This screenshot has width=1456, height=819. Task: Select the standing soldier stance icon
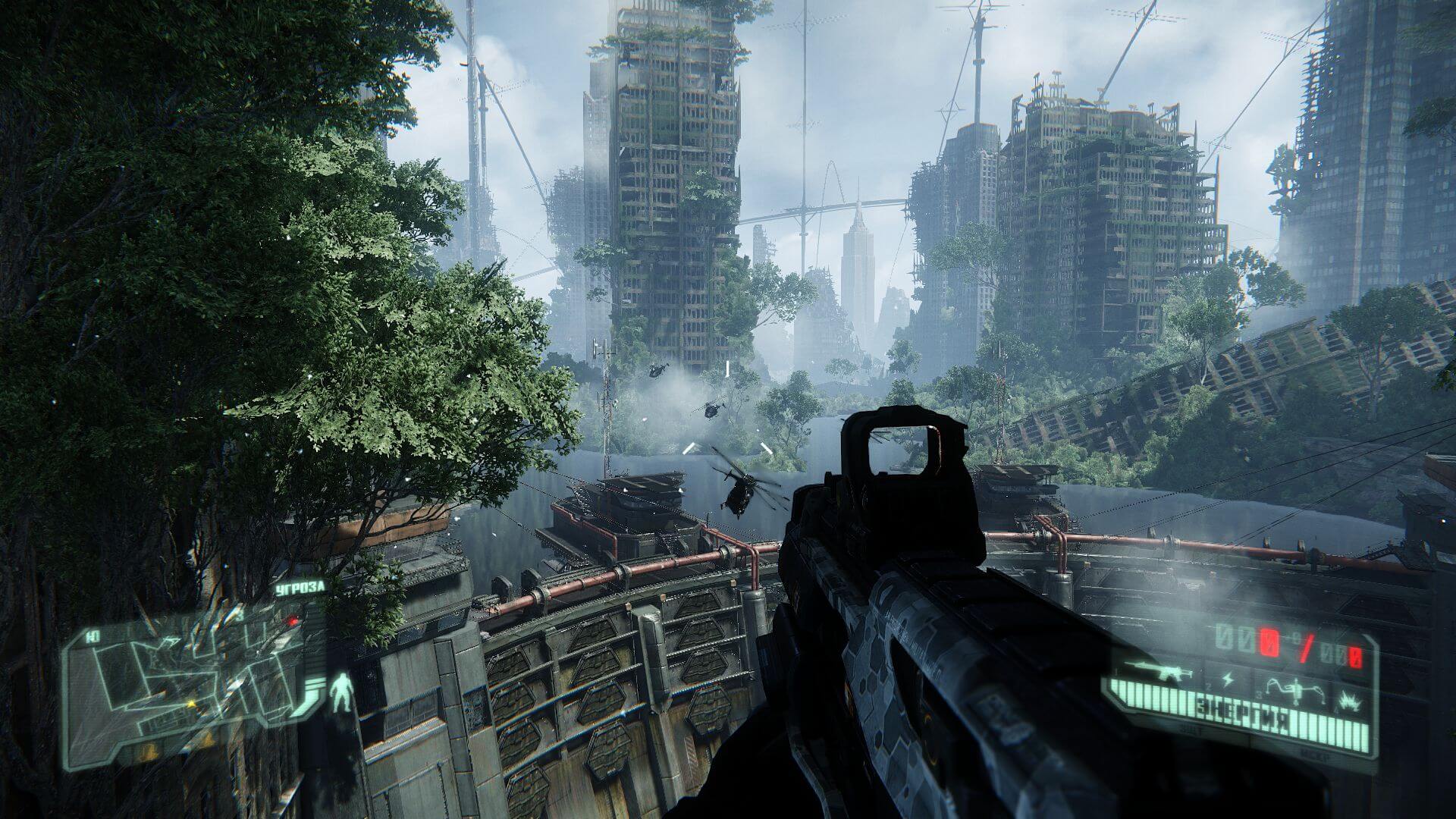click(340, 692)
